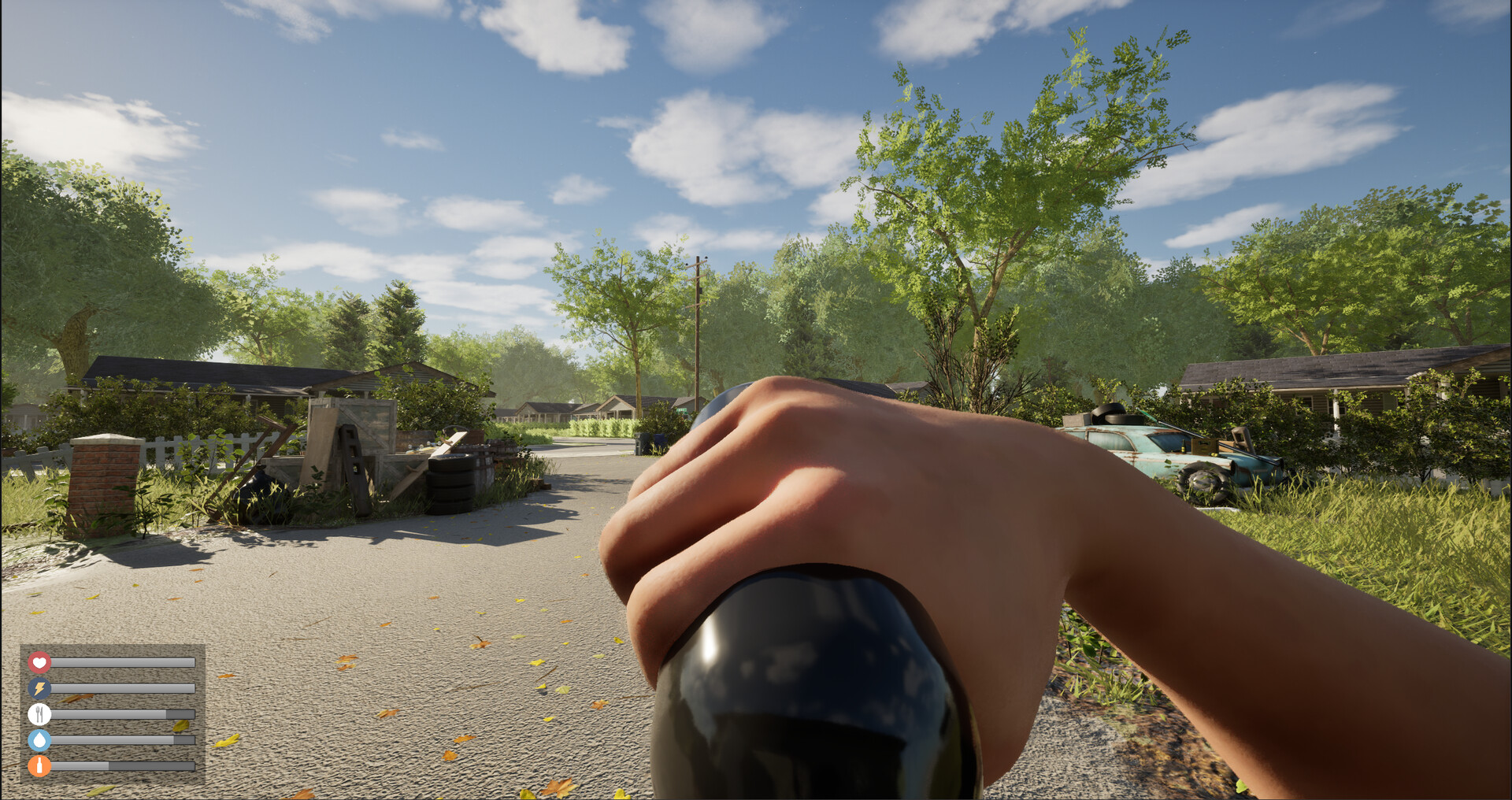Click the fork and knife hunger icon
This screenshot has width=1512, height=800.
(39, 715)
